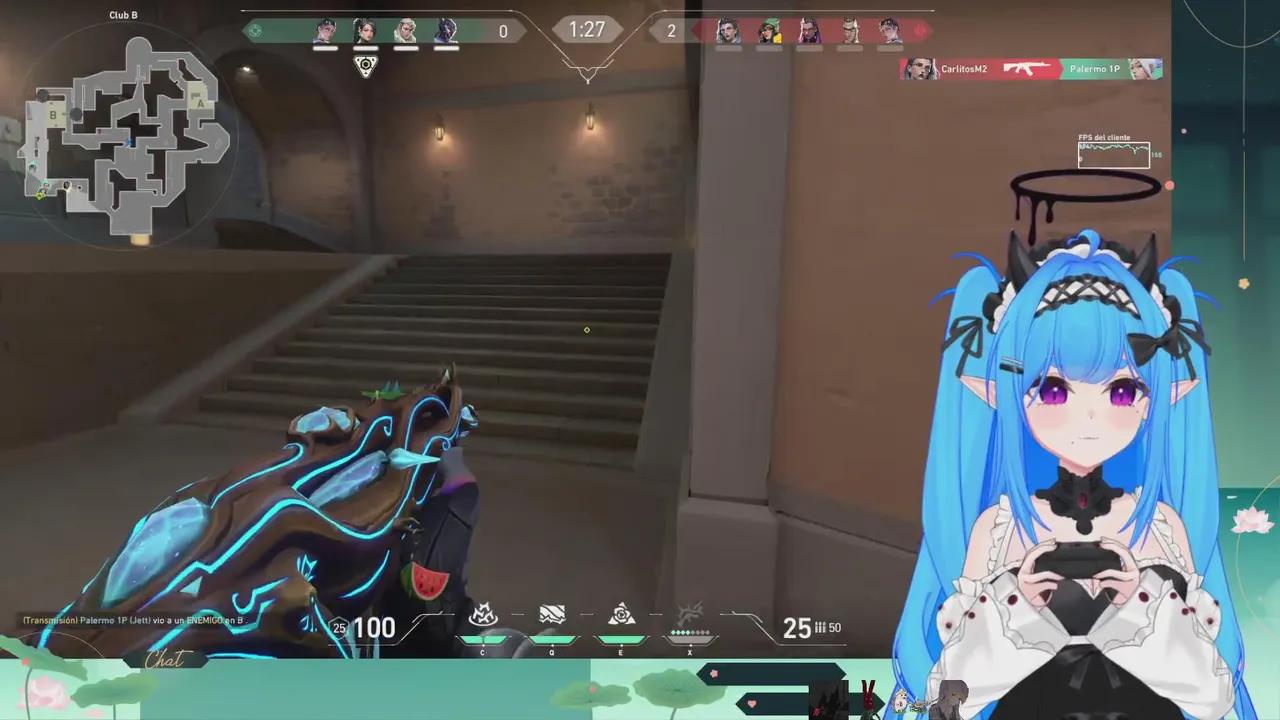
Task: Open the Chat panel at the bottom left
Action: pos(168,658)
